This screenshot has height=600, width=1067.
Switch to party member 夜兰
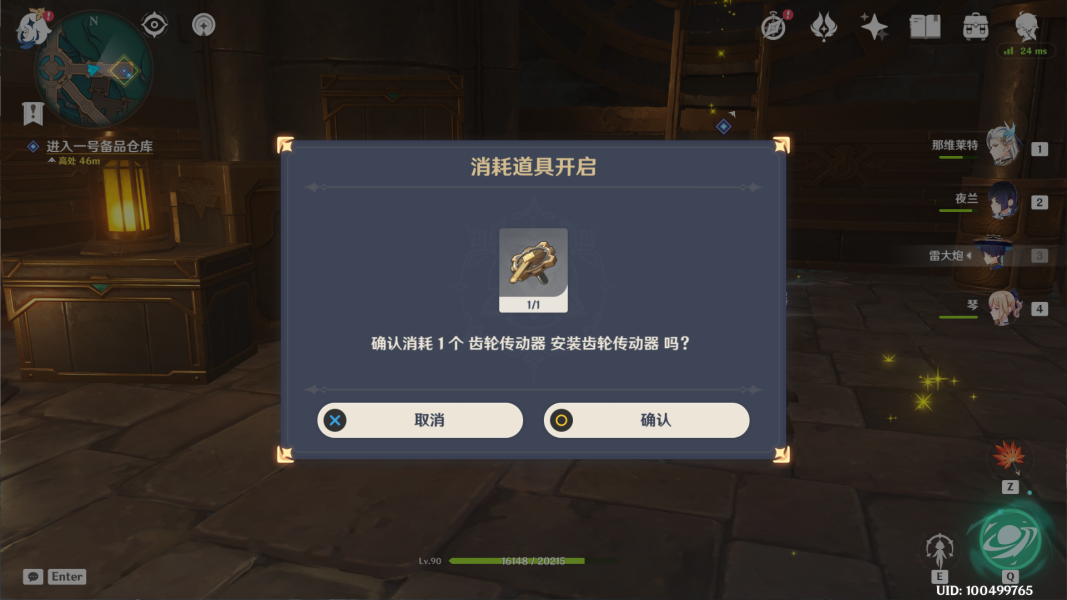point(1001,202)
